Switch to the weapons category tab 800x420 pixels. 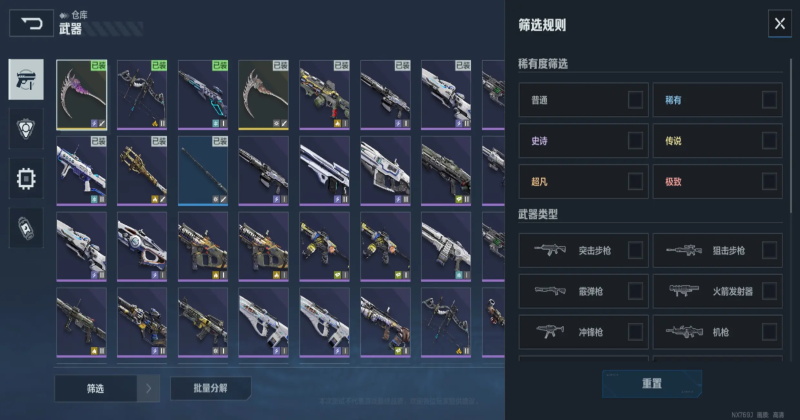[26, 79]
